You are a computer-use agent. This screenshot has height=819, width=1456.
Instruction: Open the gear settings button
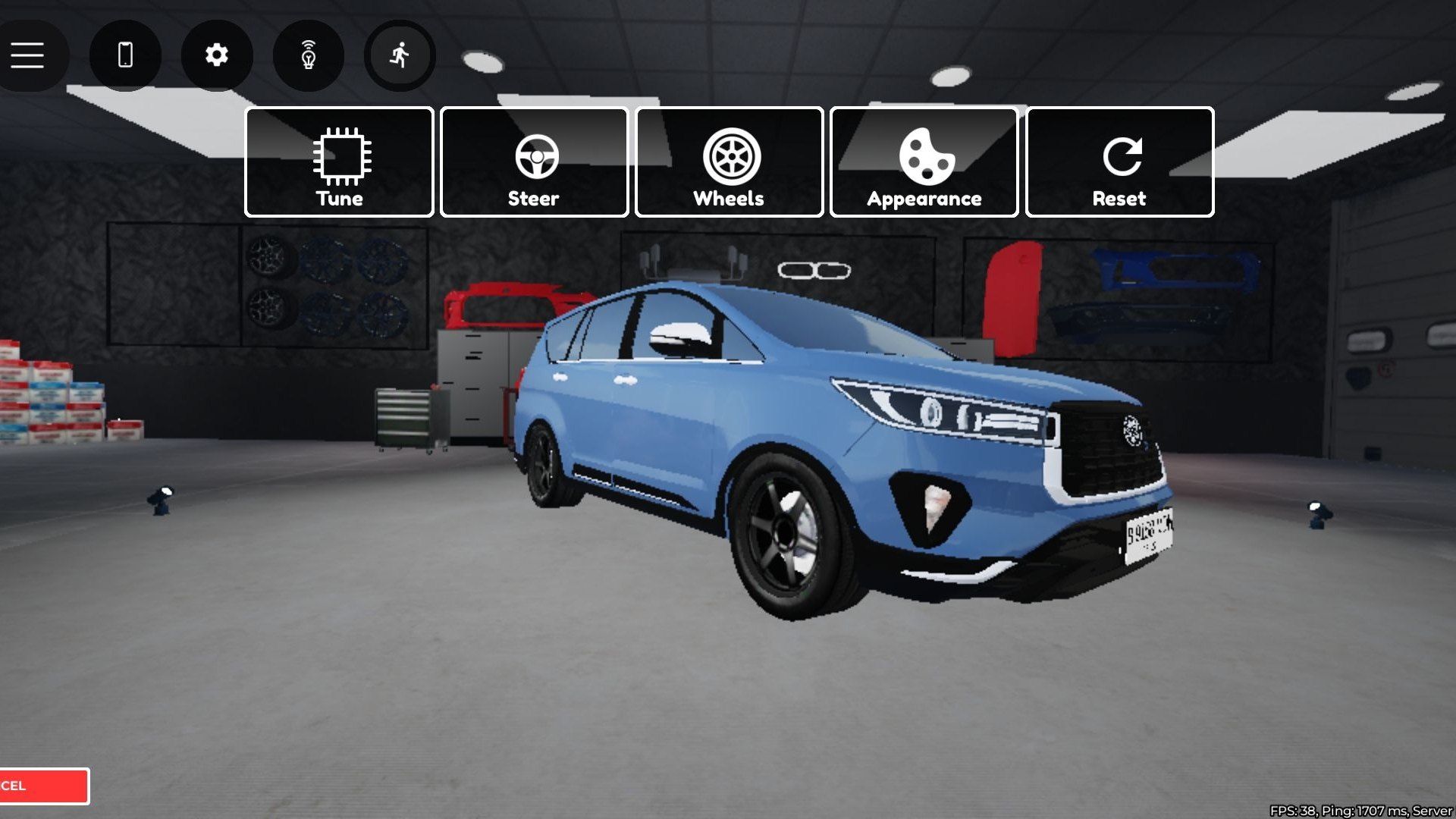[217, 55]
